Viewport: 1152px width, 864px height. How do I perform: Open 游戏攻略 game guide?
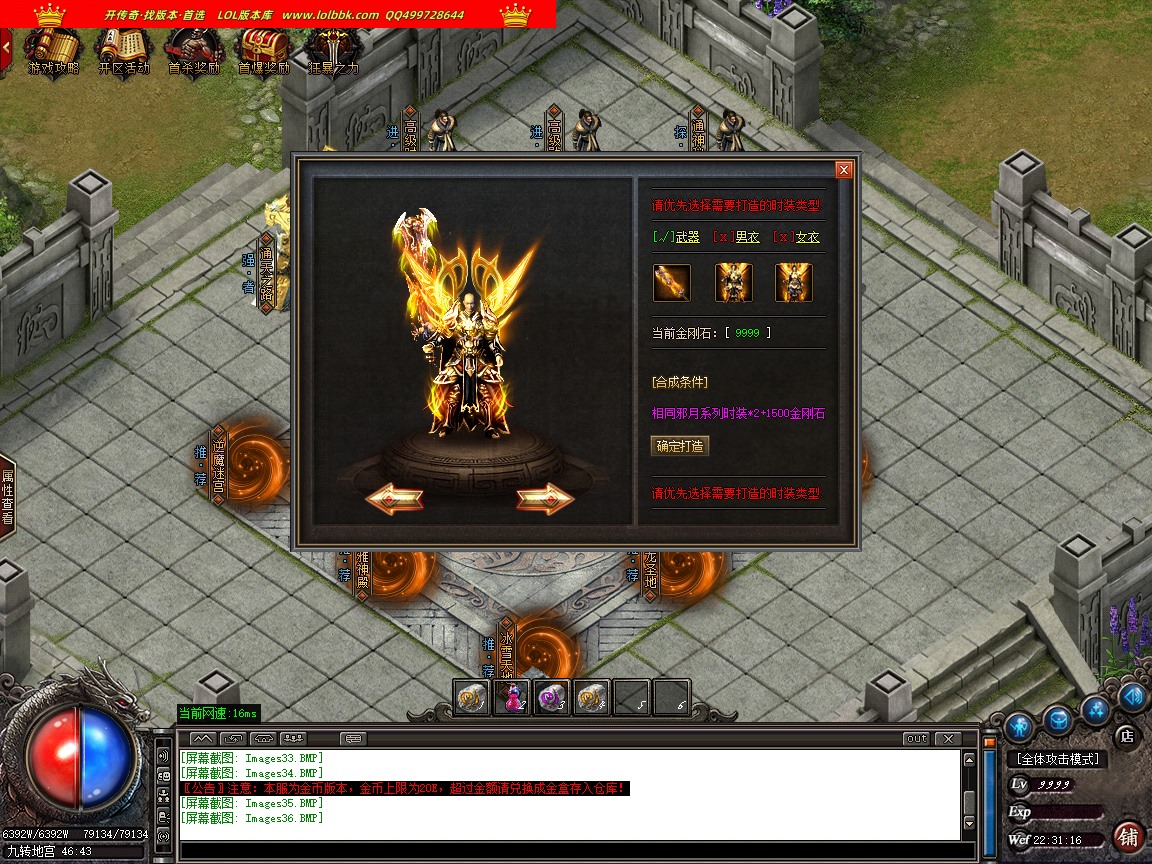(x=53, y=50)
